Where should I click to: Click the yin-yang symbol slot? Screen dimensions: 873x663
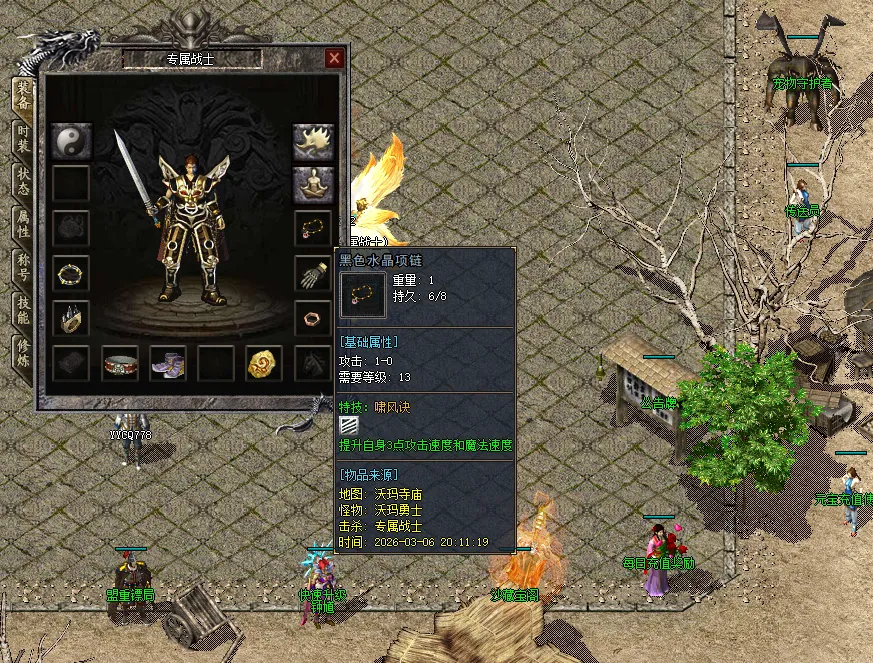tap(71, 140)
